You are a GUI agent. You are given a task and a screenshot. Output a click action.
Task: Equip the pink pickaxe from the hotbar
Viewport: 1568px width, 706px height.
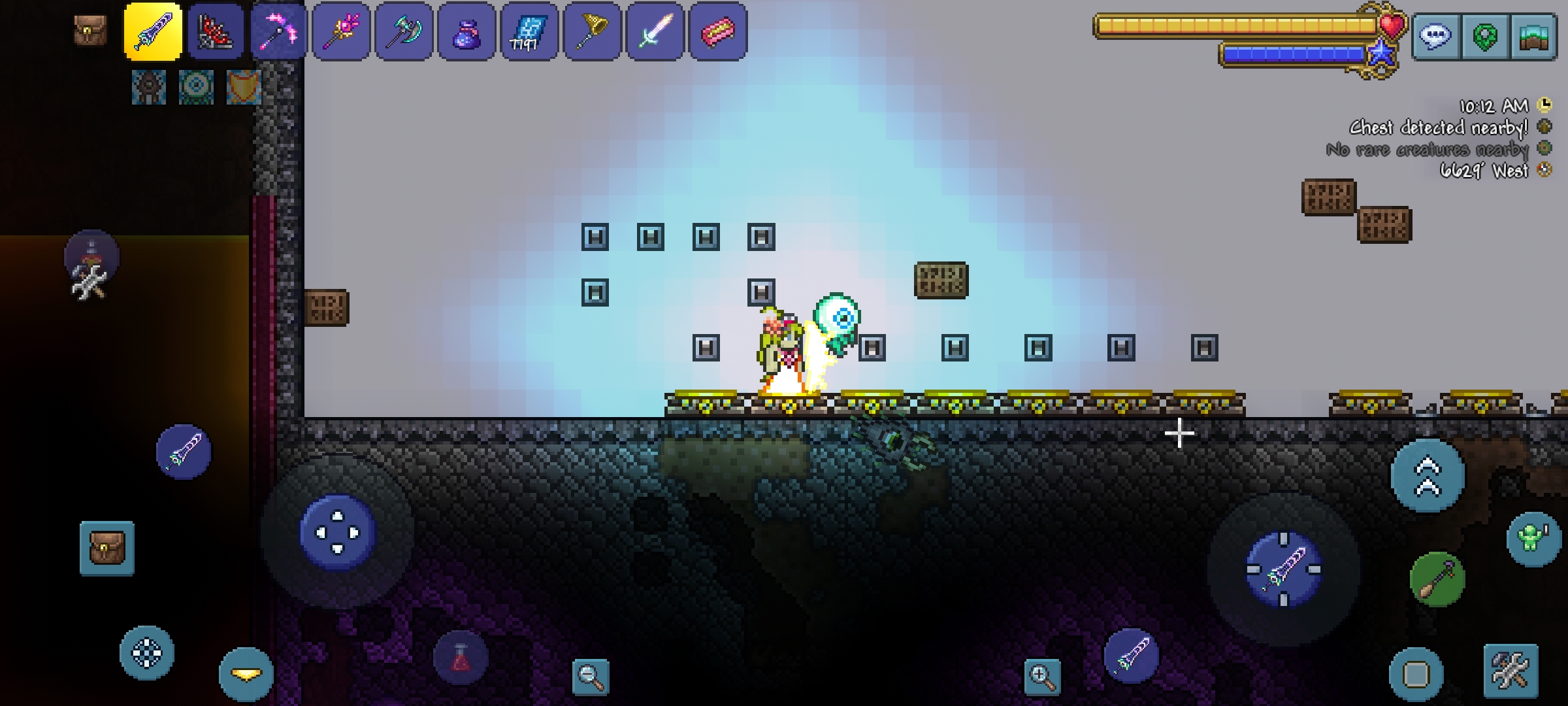coord(278,31)
